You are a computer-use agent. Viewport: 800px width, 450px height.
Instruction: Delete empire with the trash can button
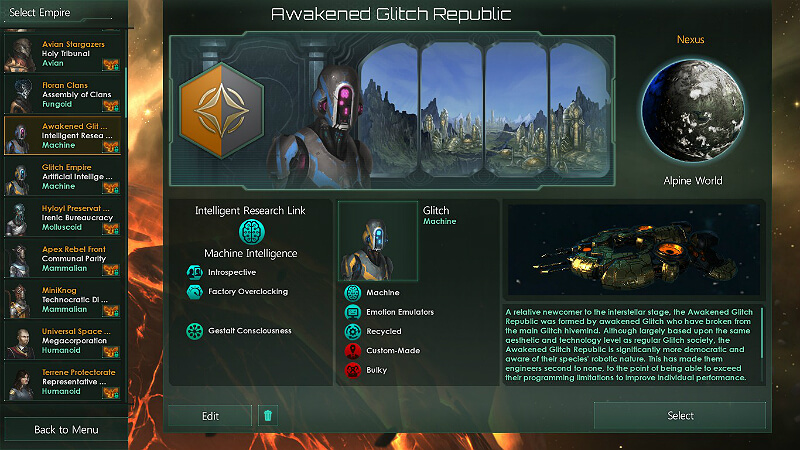[267, 416]
